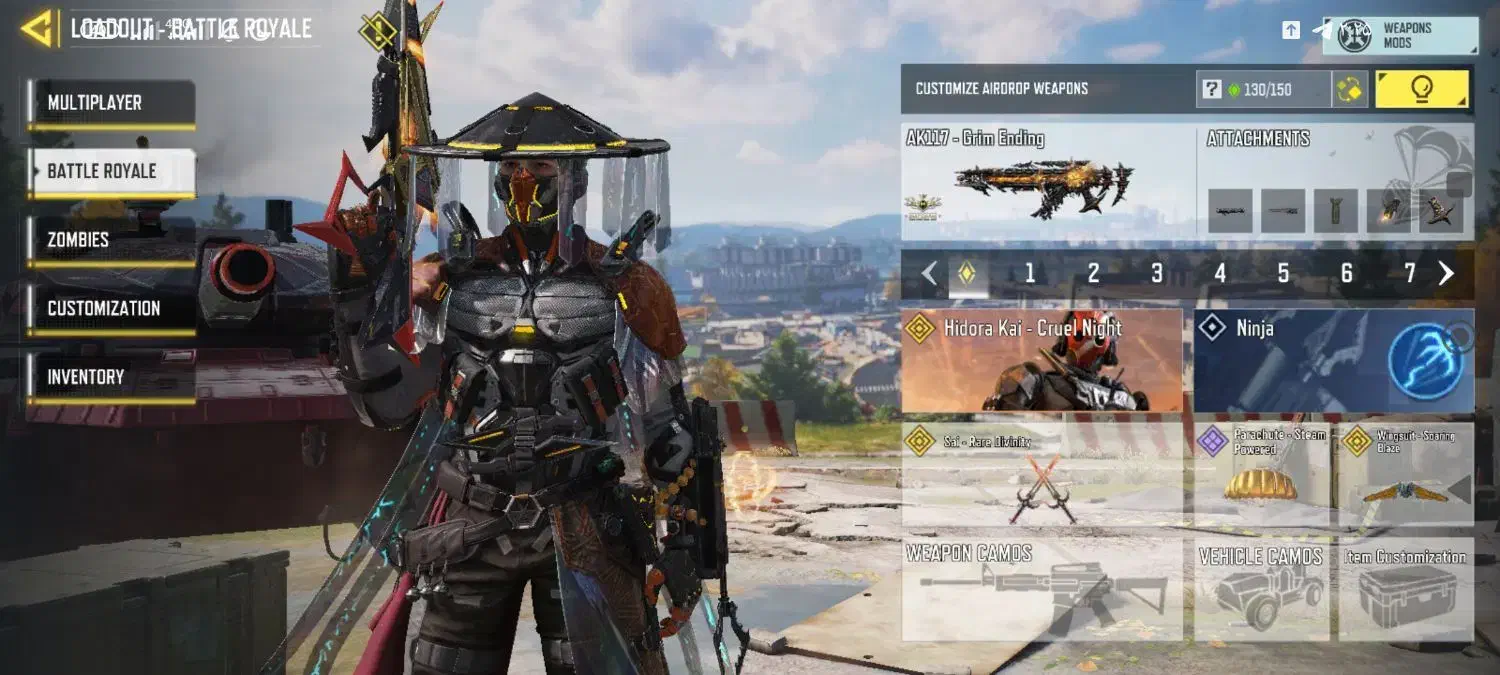Screen dimensions: 1500x675
Task: Switch to loadout slot 6
Action: 1347,273
